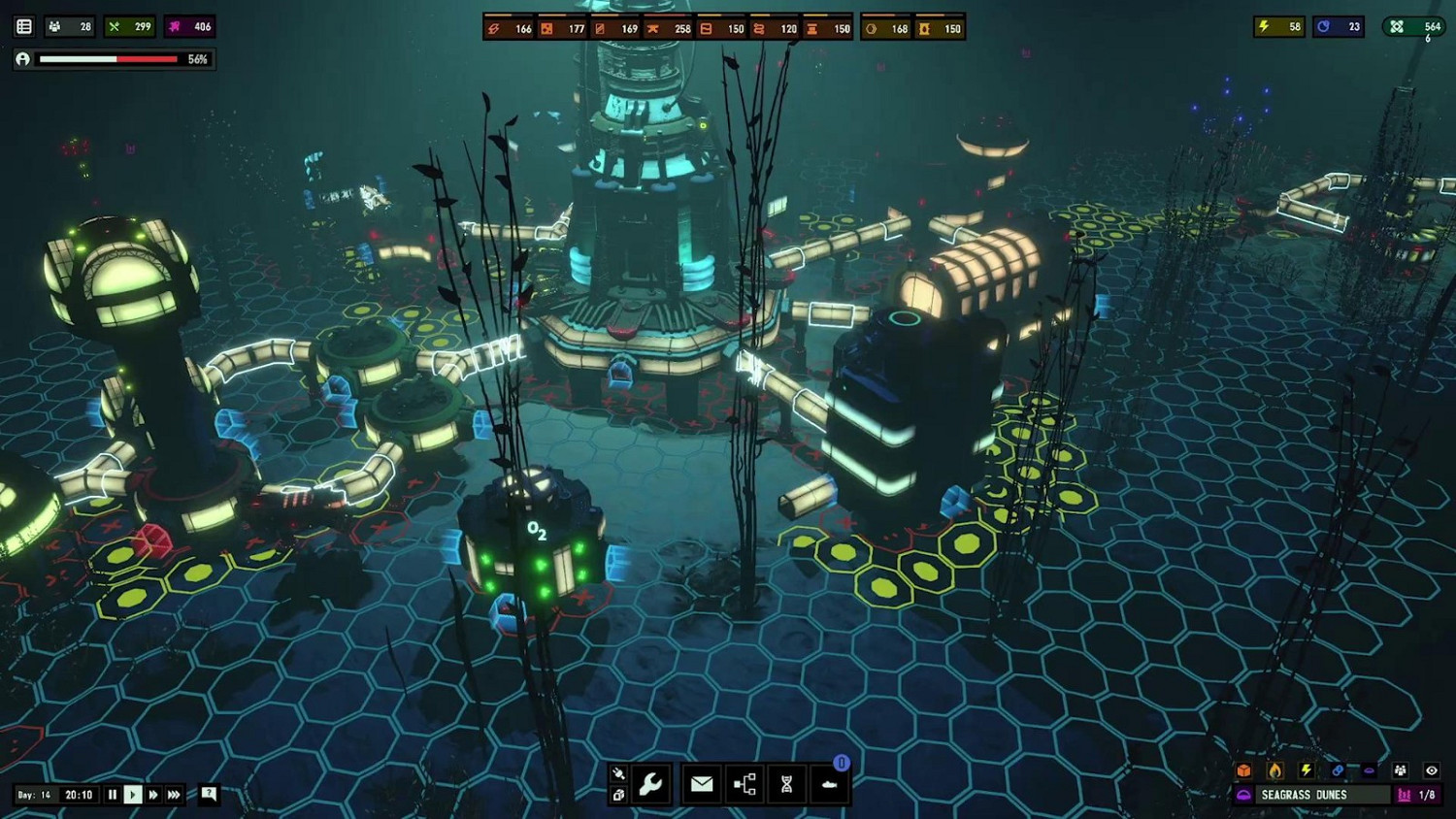Open the DNA research panel
This screenshot has height=819, width=1456.
tap(787, 784)
